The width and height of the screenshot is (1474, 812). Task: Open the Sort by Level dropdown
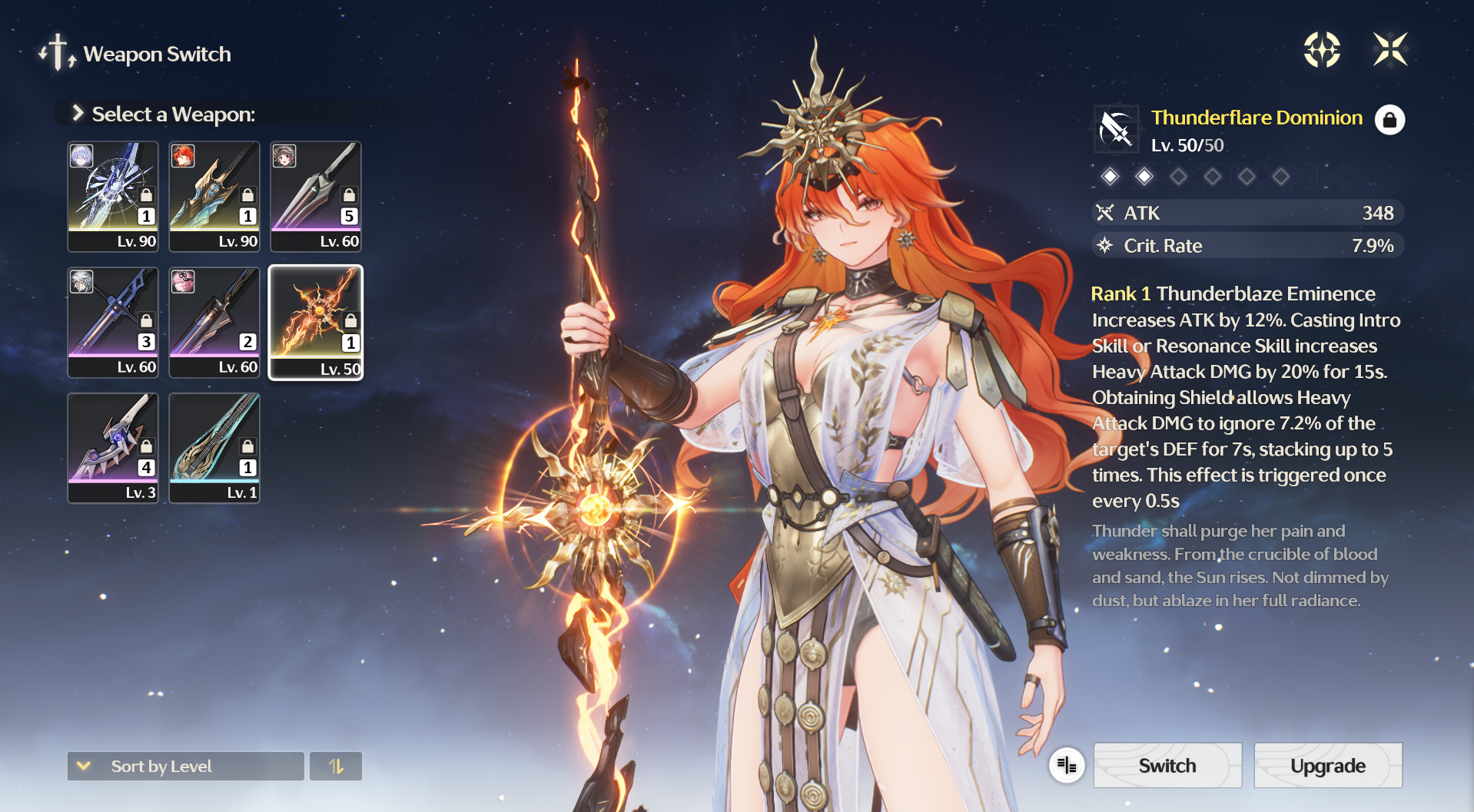[x=185, y=766]
